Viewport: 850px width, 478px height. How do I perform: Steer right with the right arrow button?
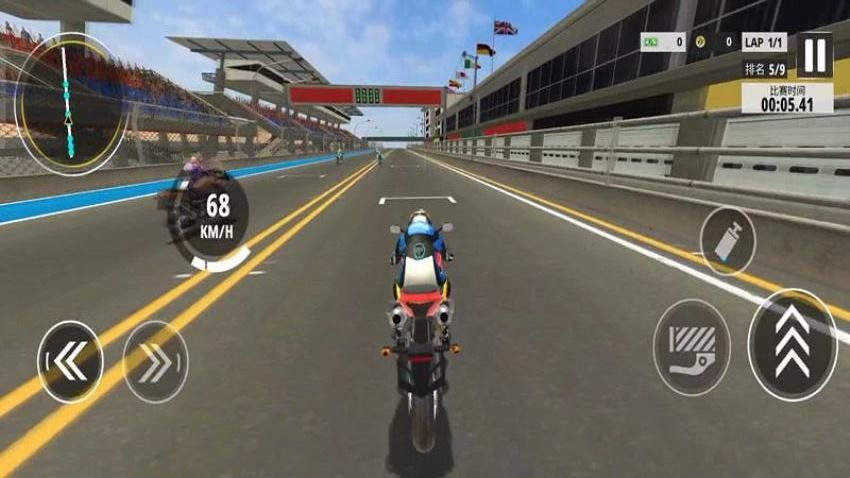pos(155,361)
